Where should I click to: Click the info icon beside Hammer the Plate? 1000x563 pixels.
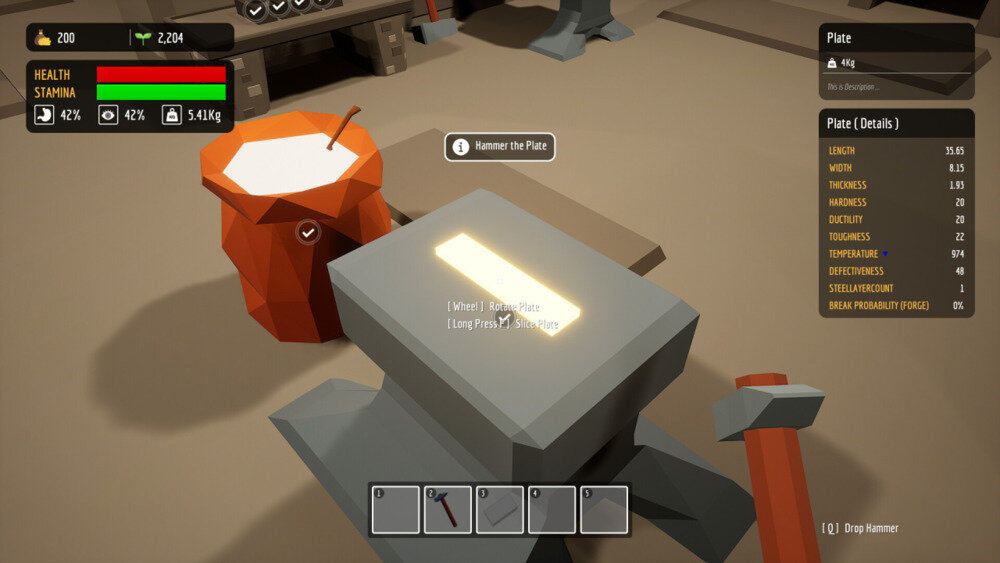(461, 147)
